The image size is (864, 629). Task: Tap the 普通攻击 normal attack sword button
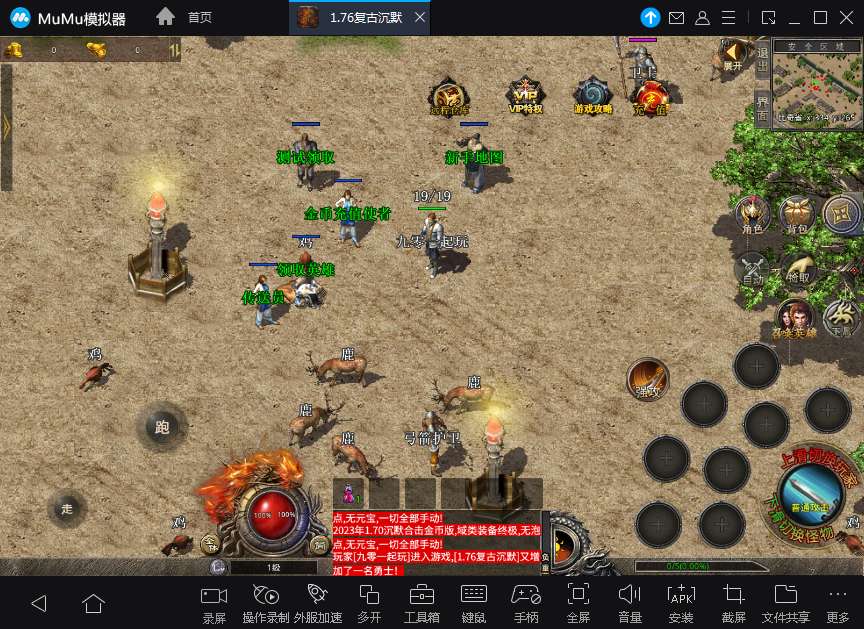(813, 492)
